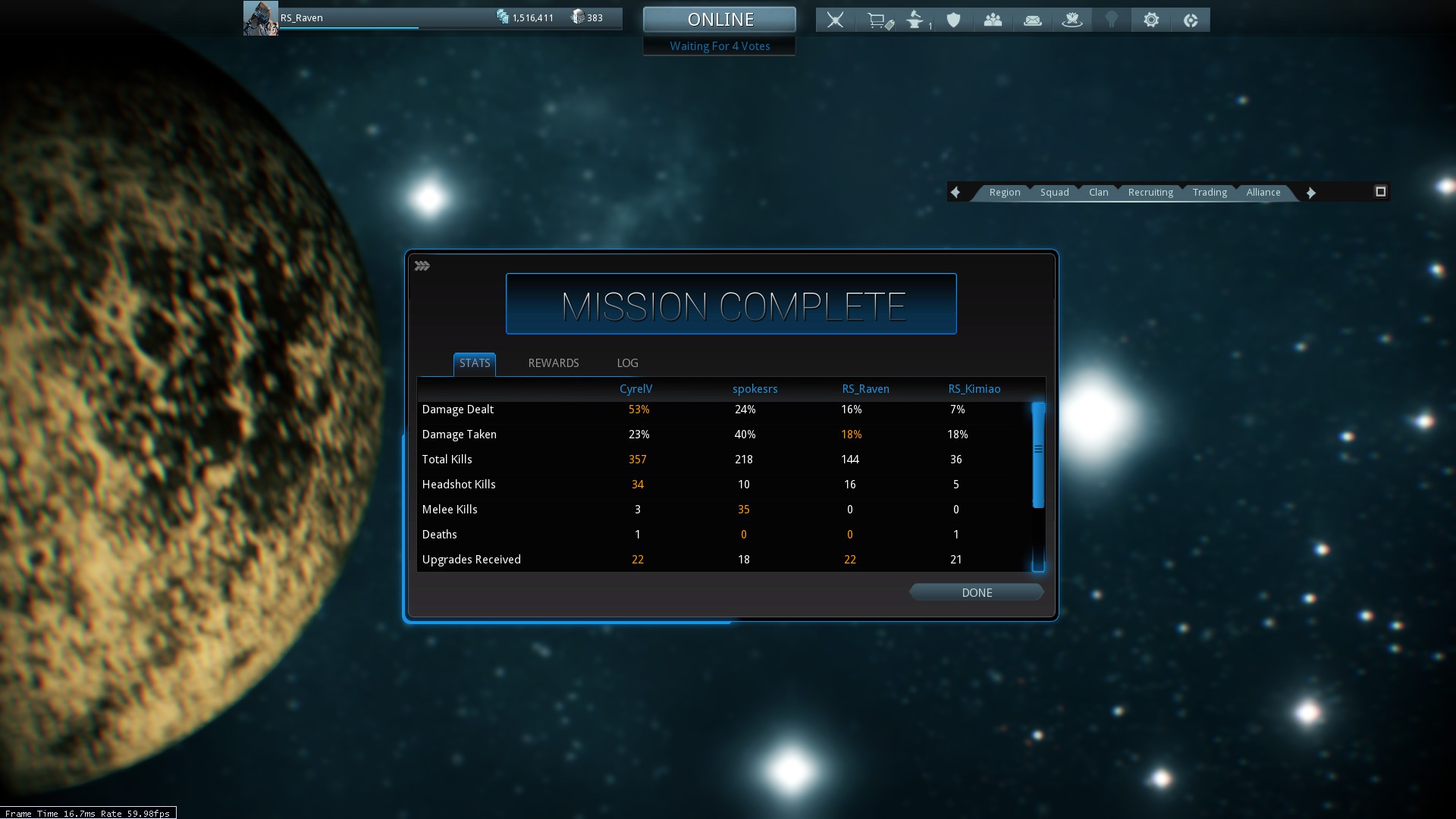Open the foundry anvil icon

pyautogui.click(x=917, y=20)
